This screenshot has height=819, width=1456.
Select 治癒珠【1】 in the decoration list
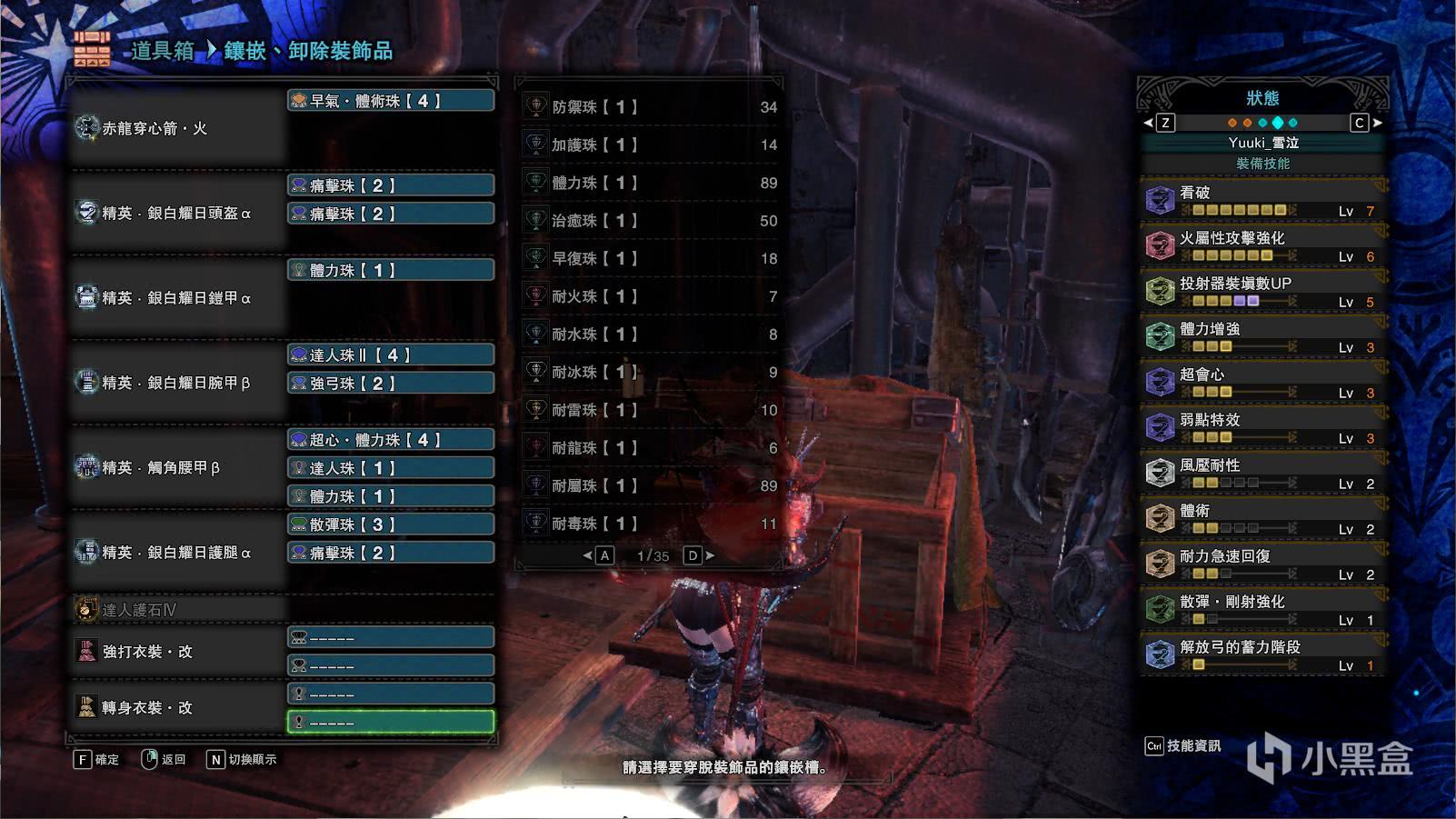pos(651,221)
